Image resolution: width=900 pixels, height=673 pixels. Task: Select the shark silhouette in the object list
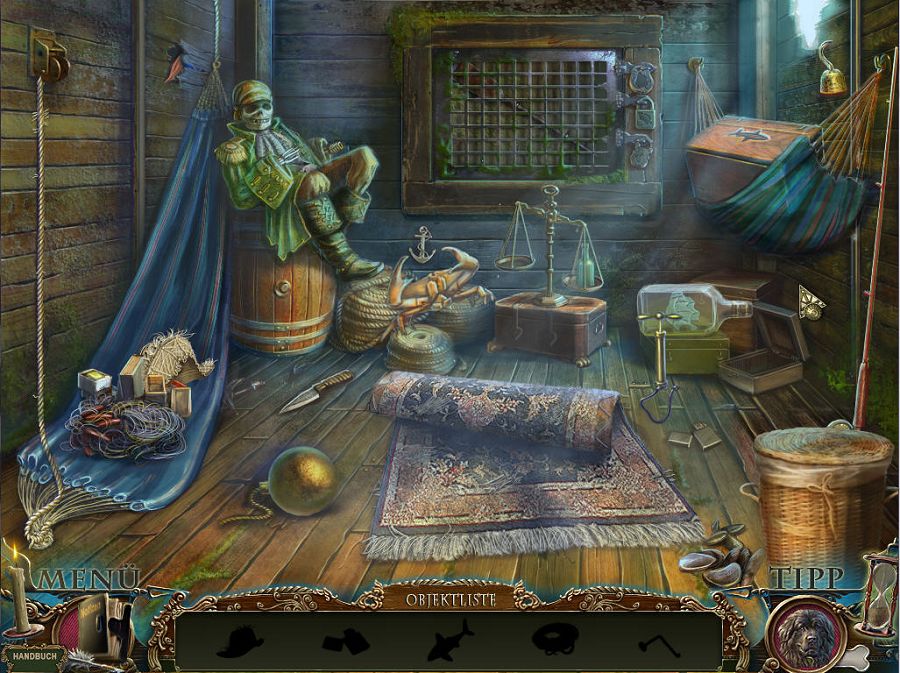(x=450, y=641)
